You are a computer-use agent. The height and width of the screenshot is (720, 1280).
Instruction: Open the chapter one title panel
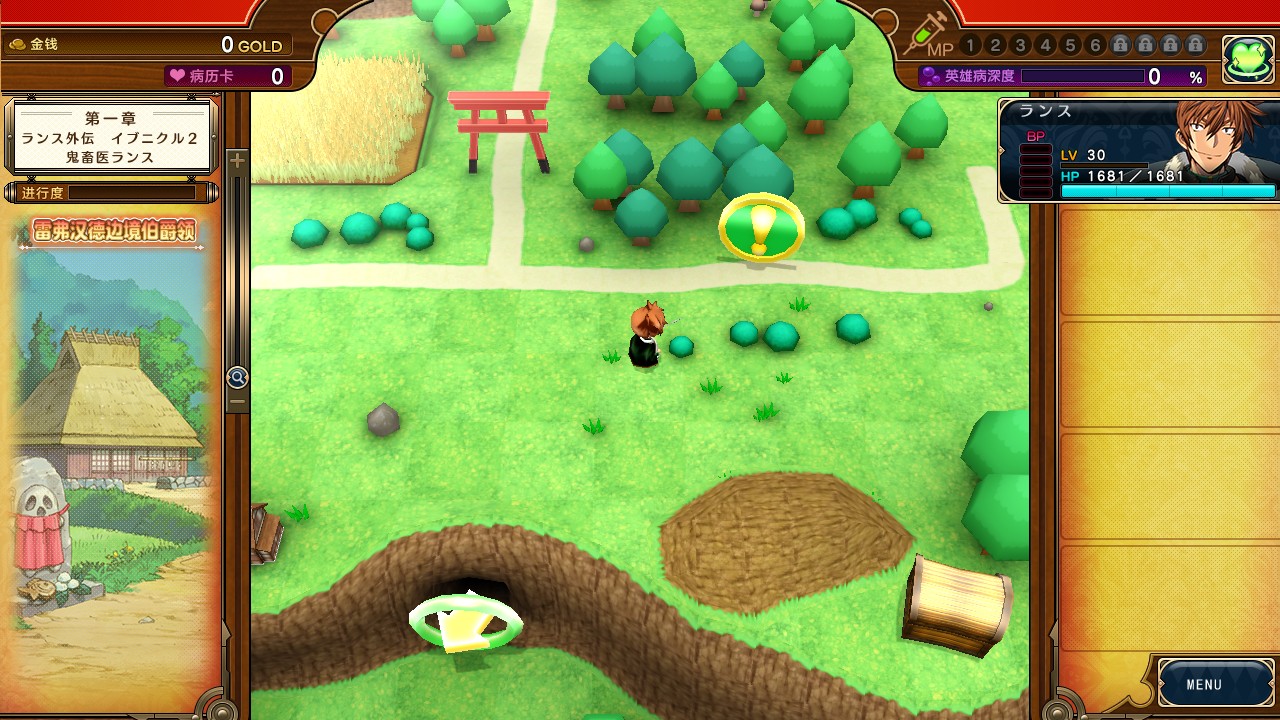tap(112, 137)
